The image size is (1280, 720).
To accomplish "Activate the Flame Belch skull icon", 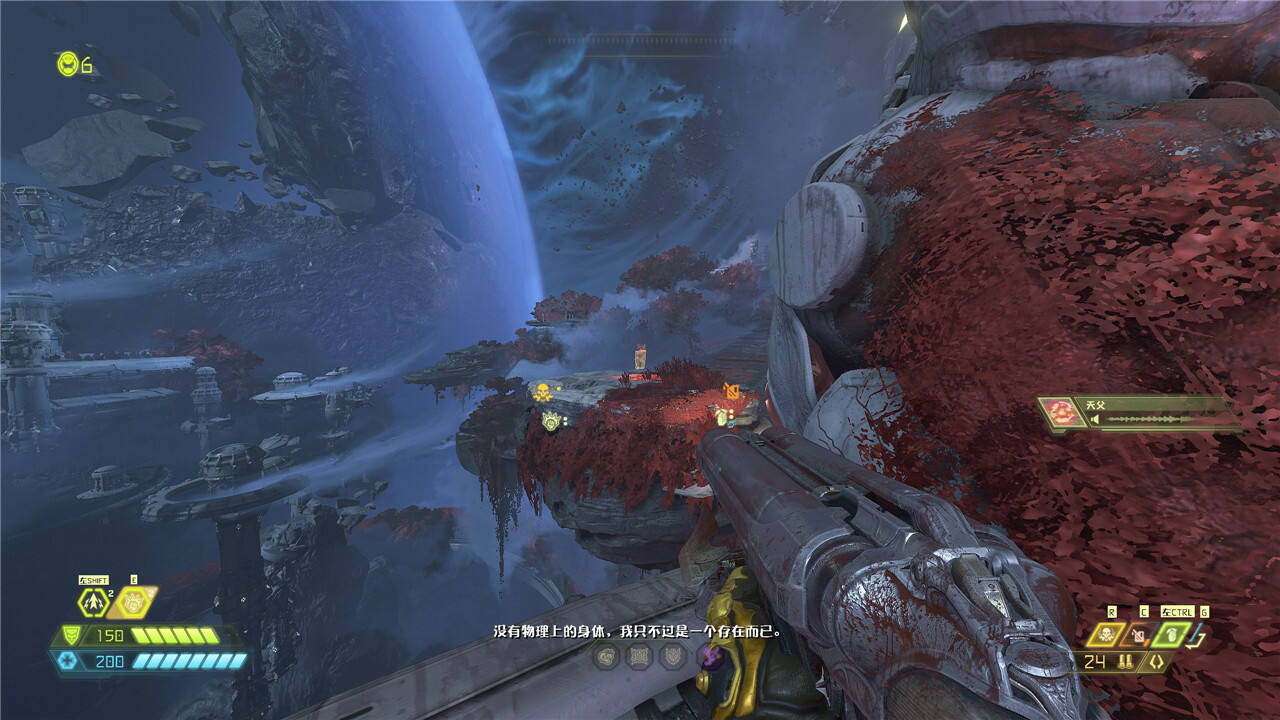I will coord(1107,634).
